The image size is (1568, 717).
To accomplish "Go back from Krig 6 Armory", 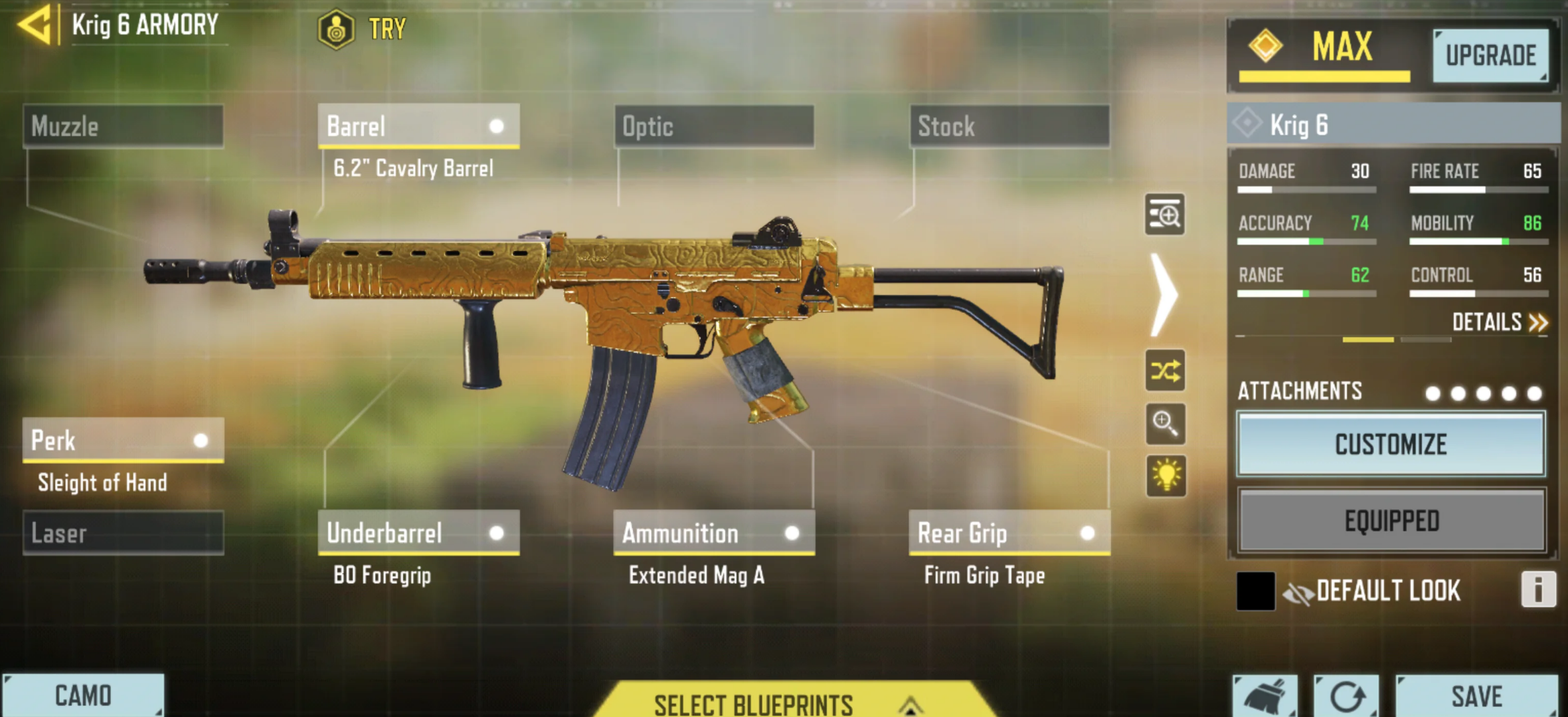I will 36,25.
